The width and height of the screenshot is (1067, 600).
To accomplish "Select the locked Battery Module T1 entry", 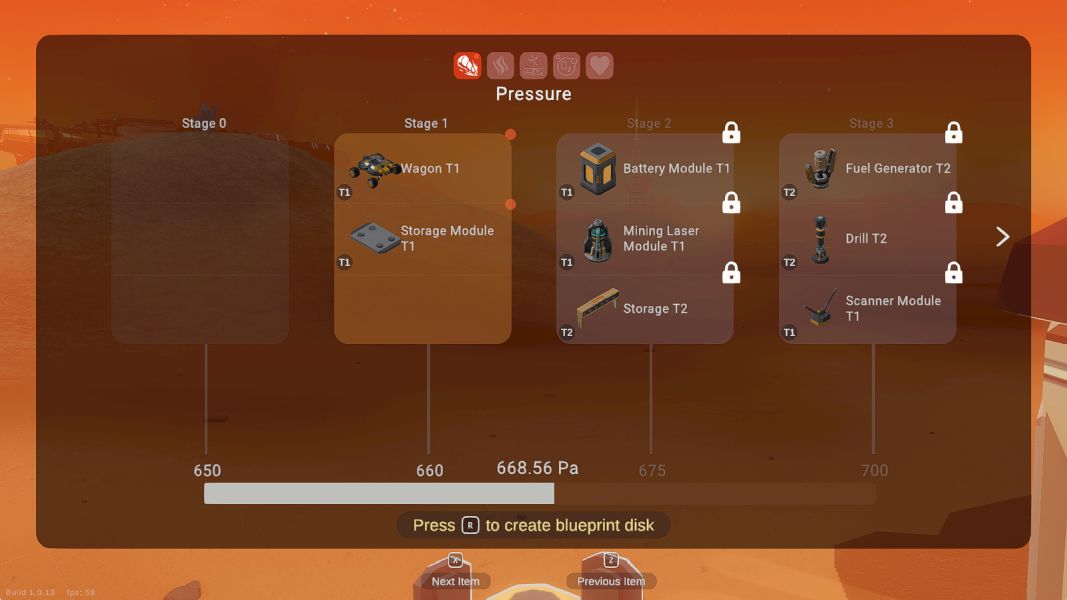I will pos(645,169).
